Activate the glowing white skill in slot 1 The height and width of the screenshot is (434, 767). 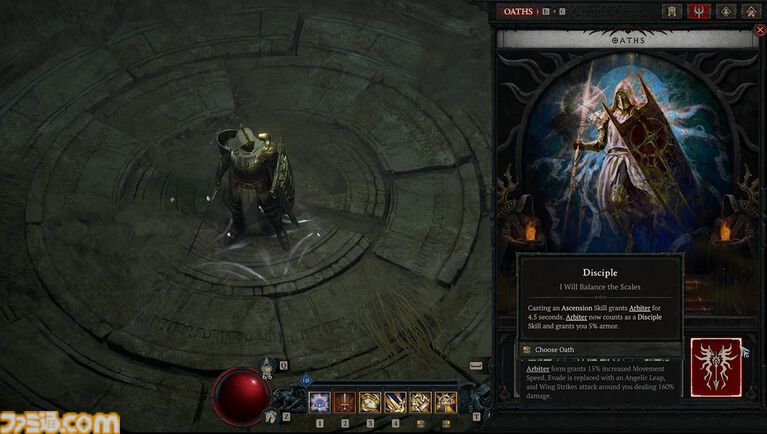click(321, 402)
